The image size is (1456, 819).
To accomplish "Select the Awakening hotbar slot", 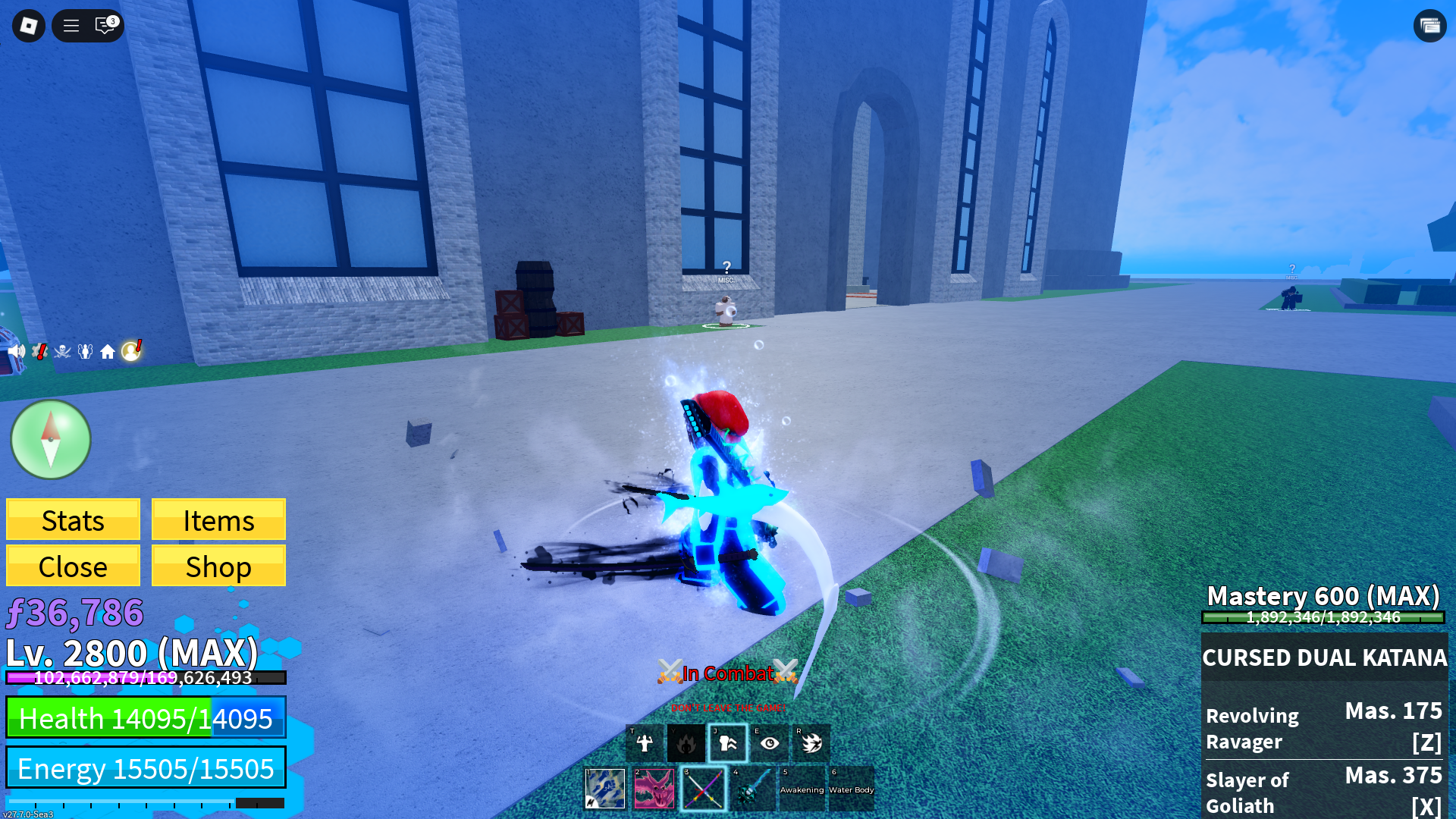I will pos(802,789).
